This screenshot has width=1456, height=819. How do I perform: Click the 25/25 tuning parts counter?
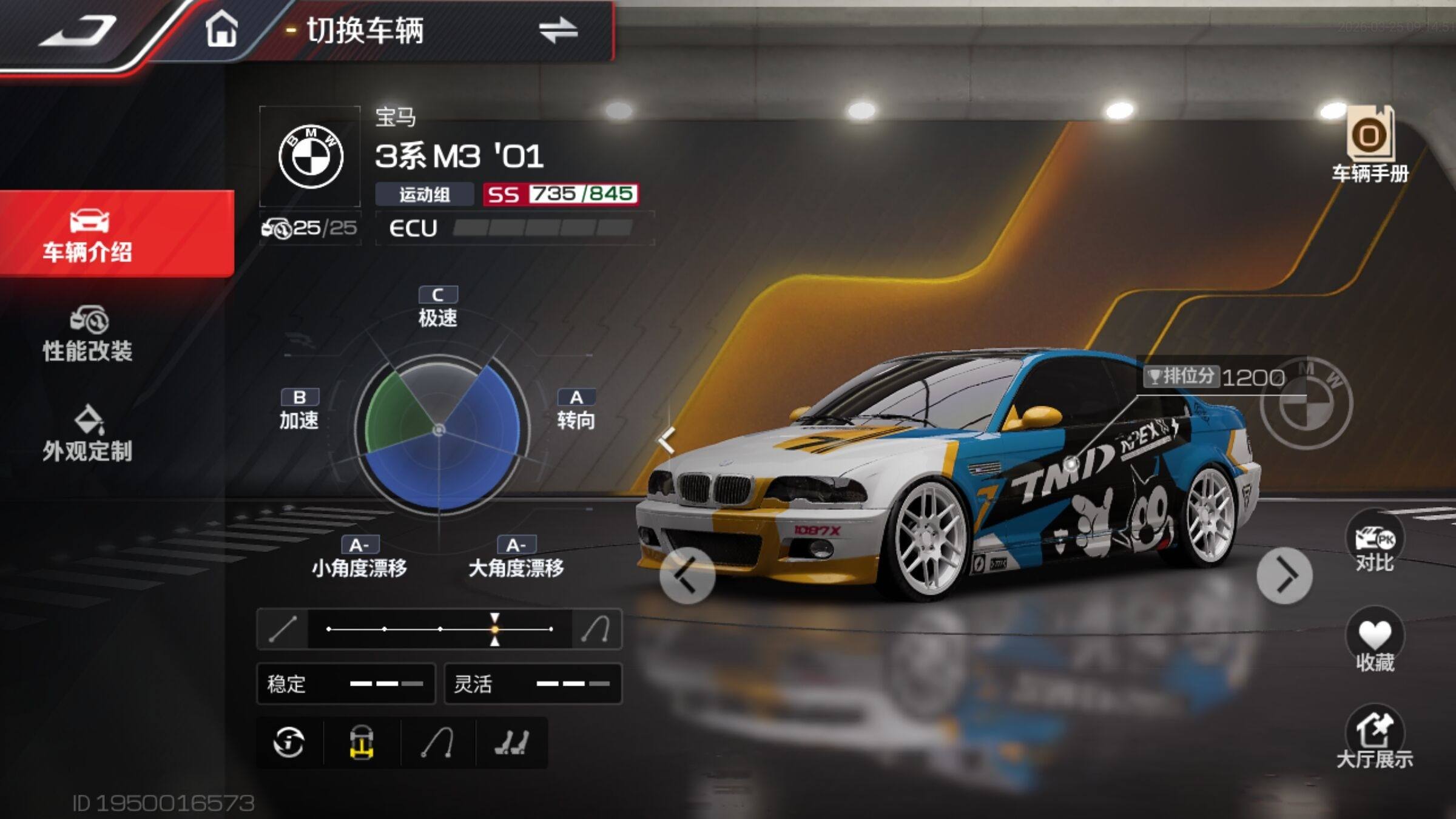click(x=310, y=228)
